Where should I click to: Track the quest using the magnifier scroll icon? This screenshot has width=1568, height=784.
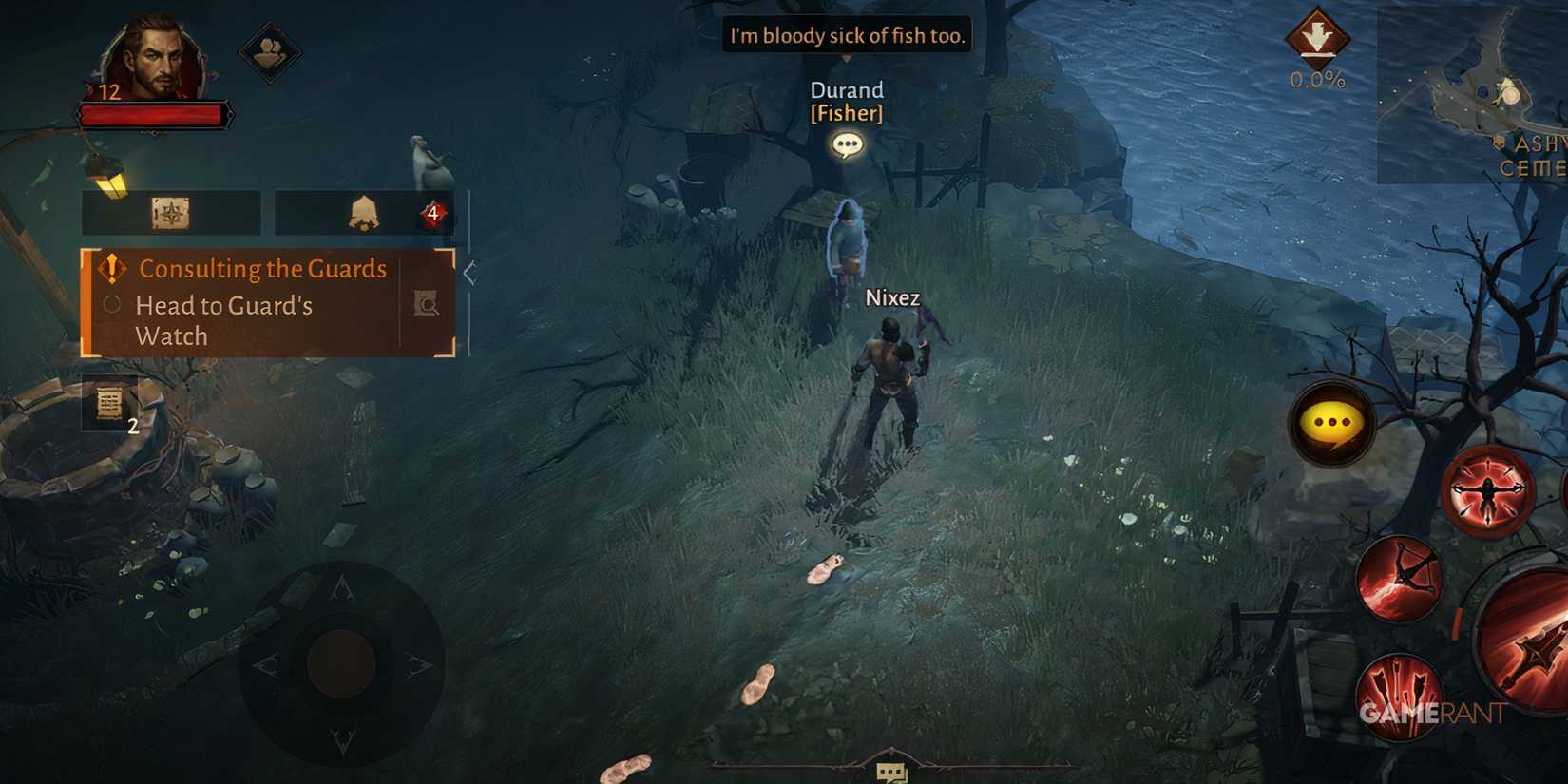coord(428,304)
